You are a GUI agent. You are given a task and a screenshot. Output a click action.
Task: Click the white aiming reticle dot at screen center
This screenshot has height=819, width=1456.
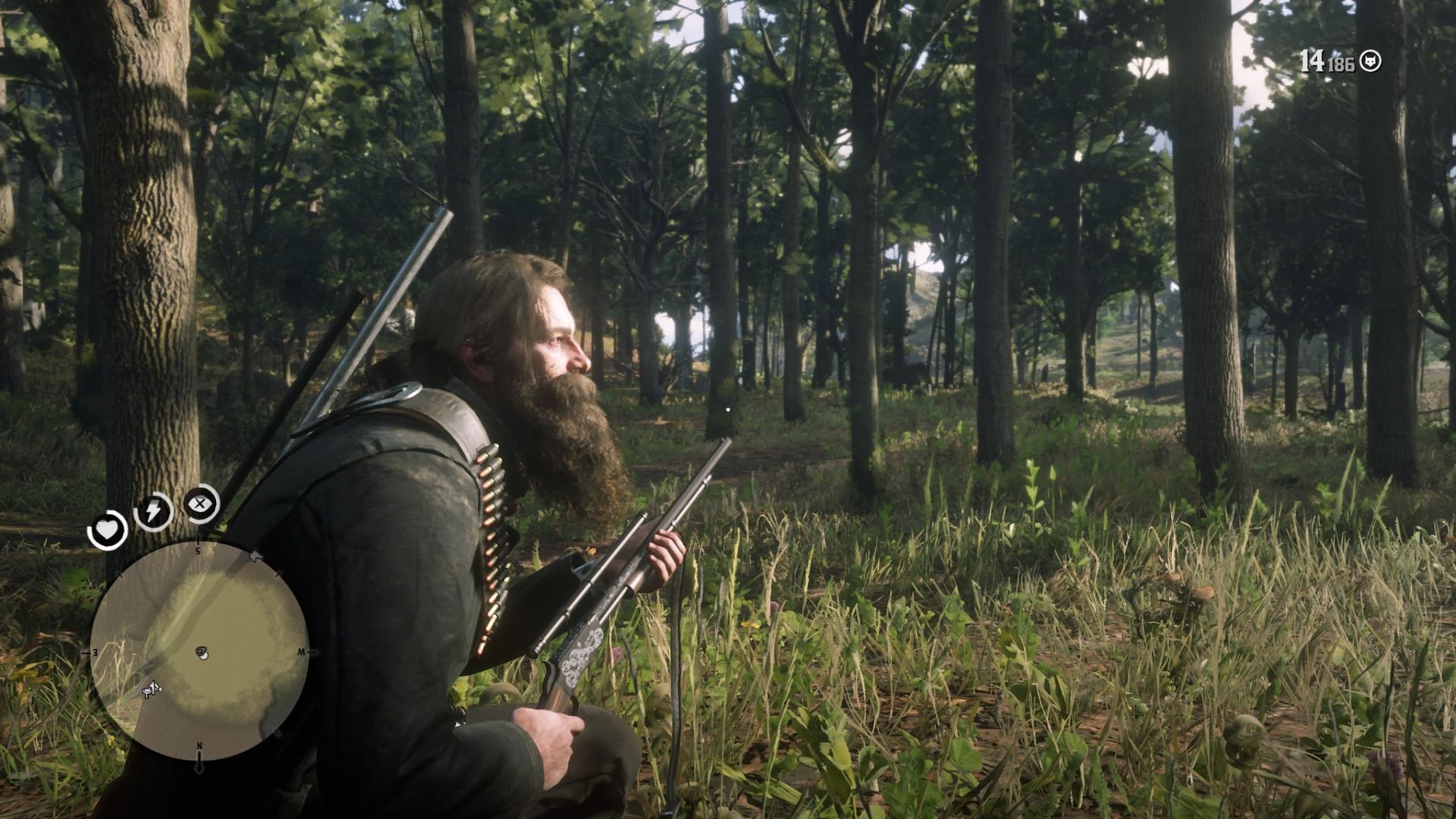(x=728, y=409)
